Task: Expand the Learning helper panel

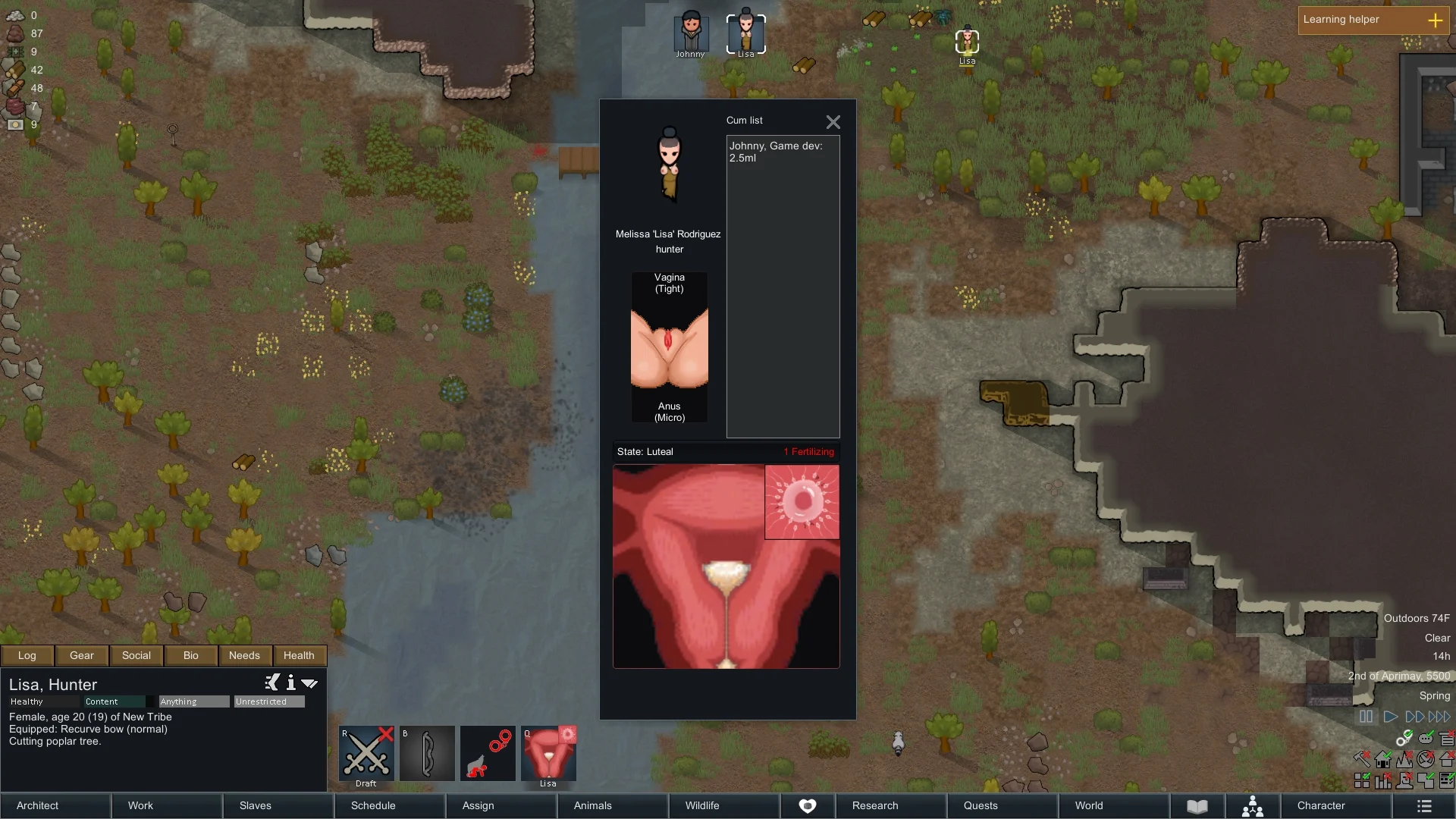Action: [1435, 20]
